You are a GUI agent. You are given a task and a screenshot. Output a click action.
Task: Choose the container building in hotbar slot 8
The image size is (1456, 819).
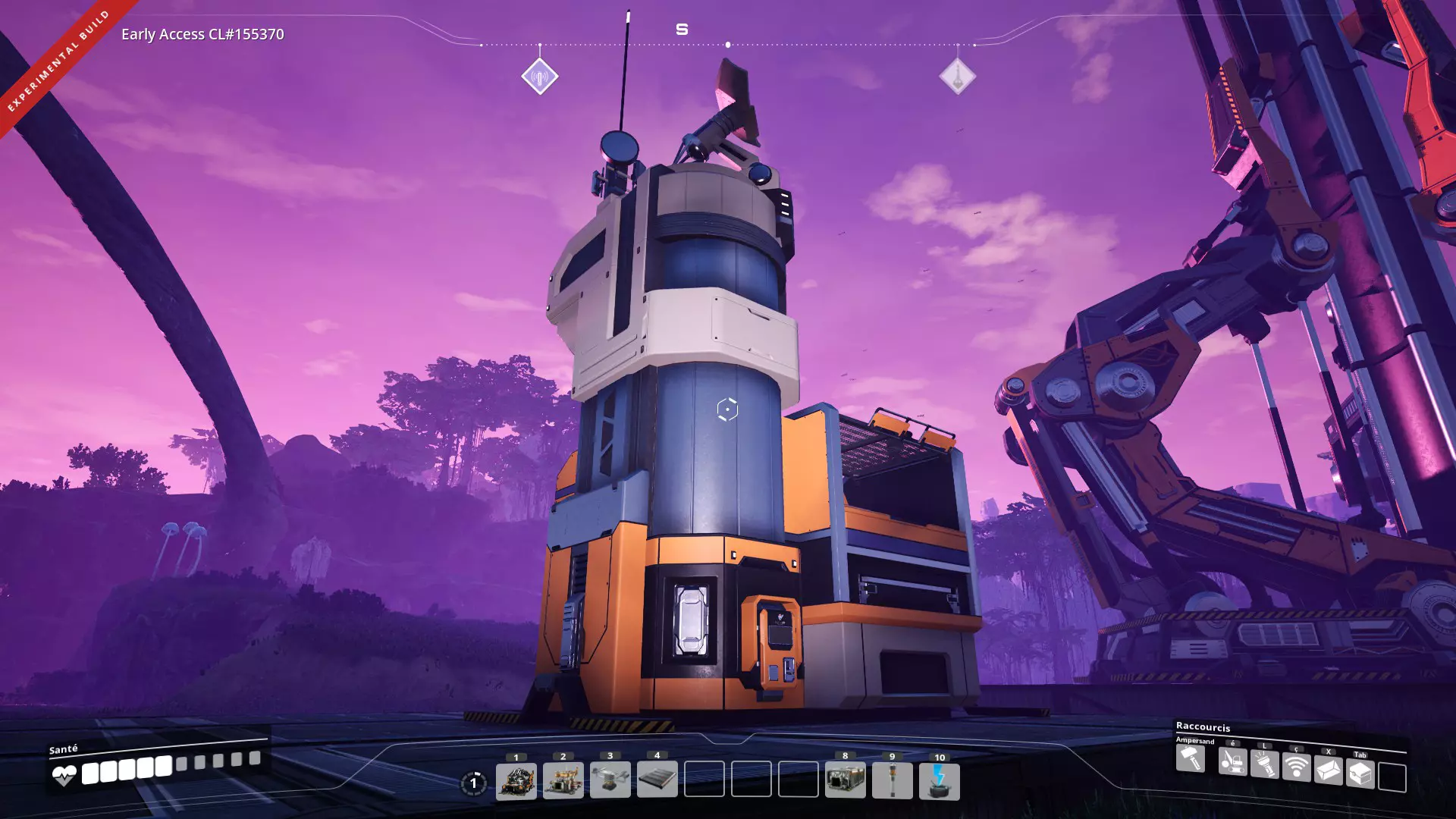click(x=846, y=780)
